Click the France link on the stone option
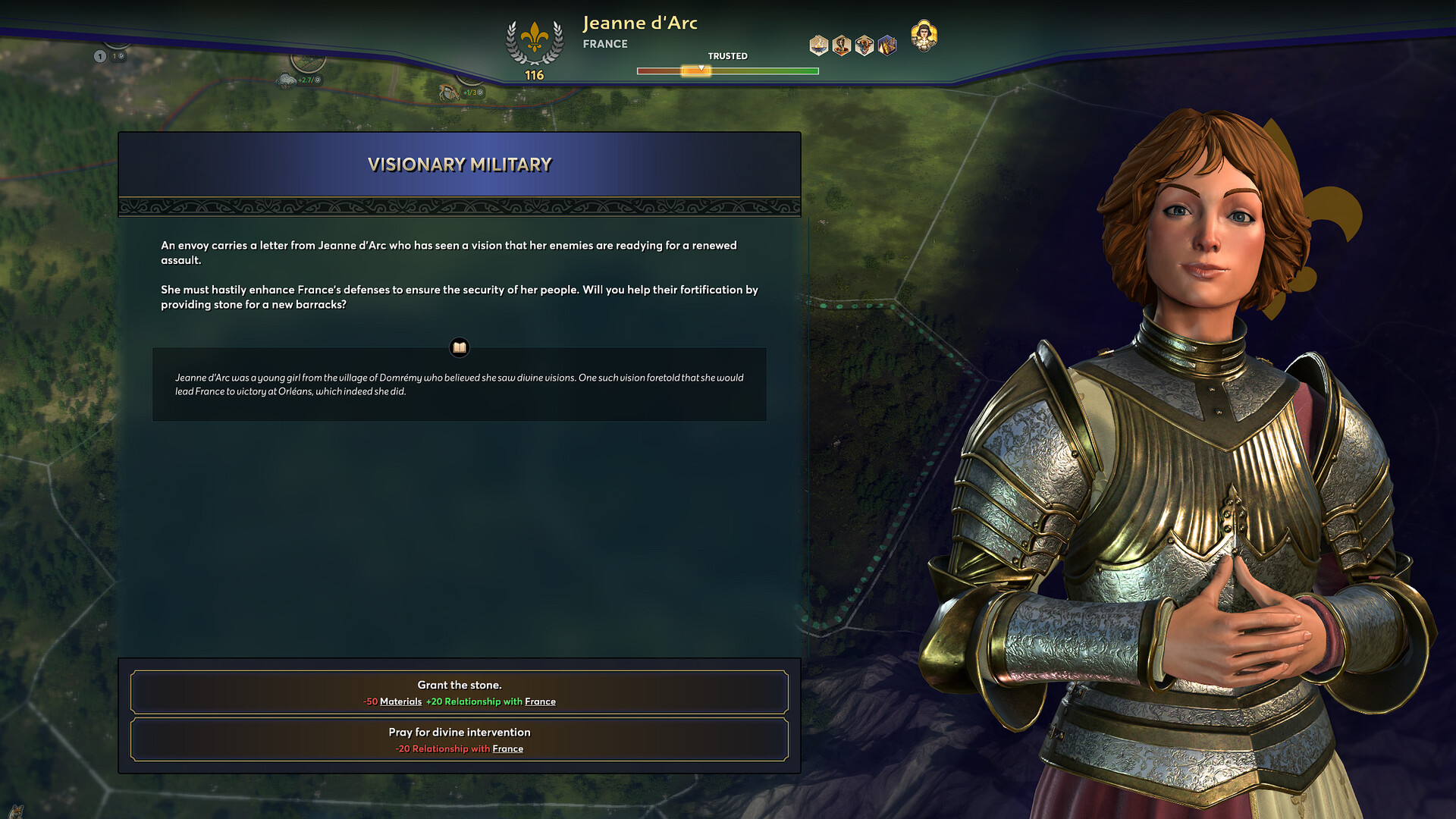1456x819 pixels. (540, 701)
